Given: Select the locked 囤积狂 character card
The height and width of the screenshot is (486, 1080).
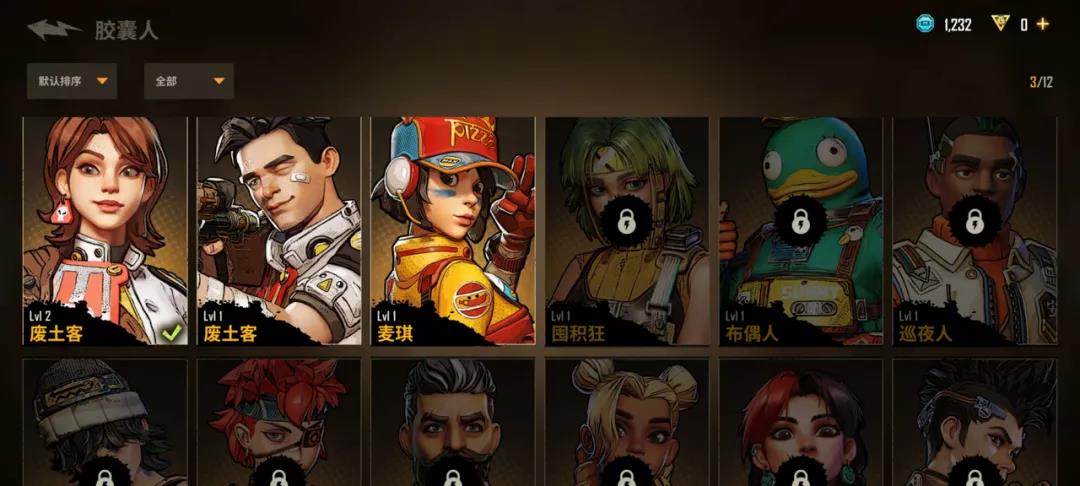Looking at the screenshot, I should [x=627, y=230].
